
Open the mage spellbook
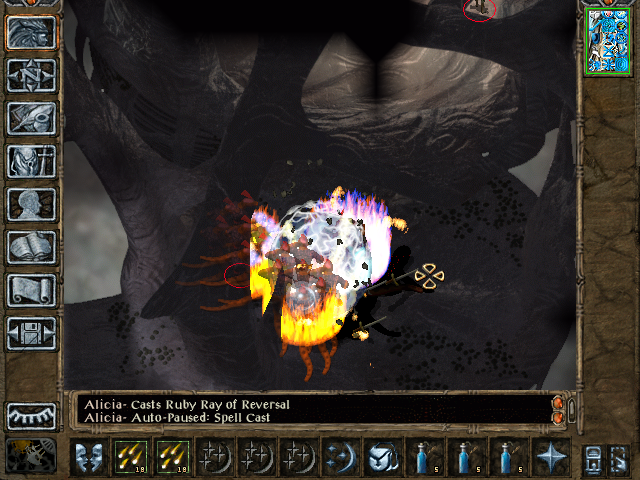tap(31, 248)
